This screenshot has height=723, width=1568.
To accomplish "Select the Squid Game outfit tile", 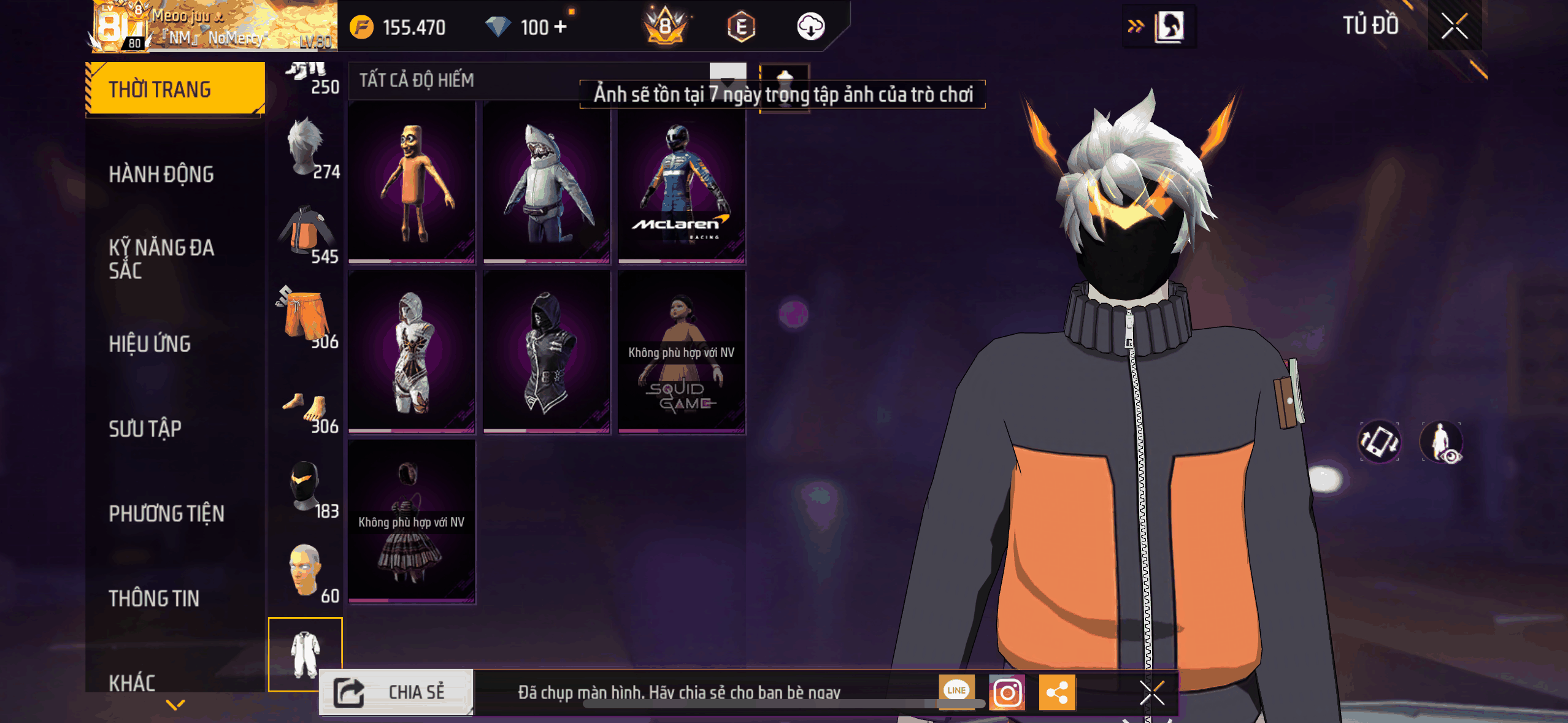I will 681,352.
